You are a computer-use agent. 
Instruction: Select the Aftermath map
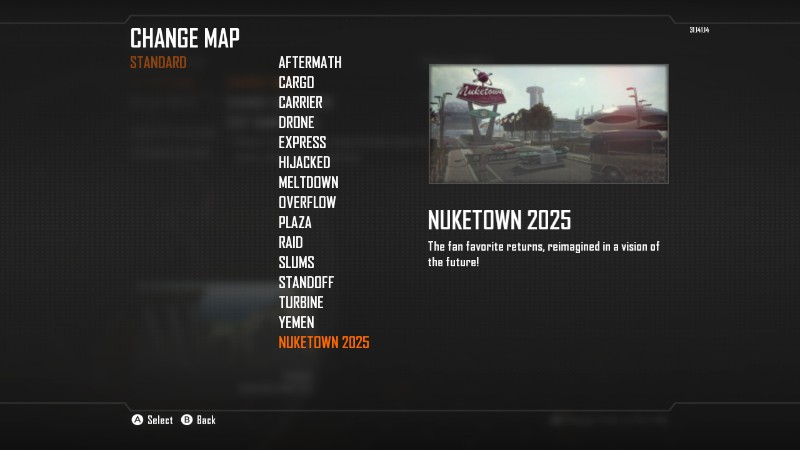pyautogui.click(x=310, y=62)
